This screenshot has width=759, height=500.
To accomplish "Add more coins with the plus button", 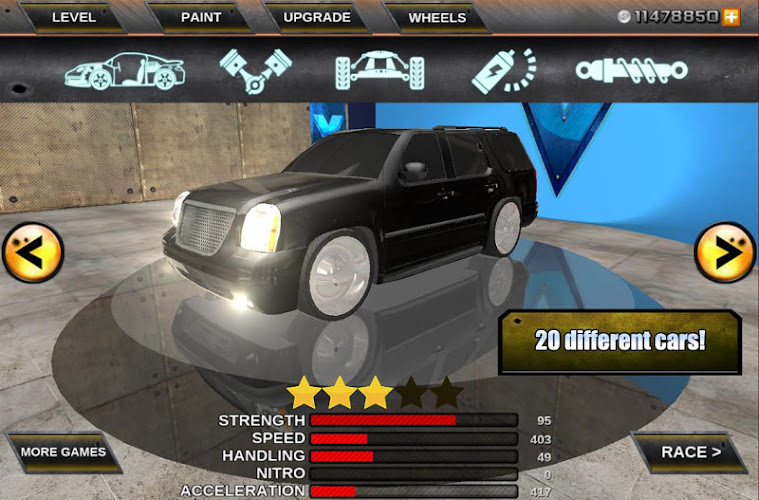I will (x=732, y=17).
